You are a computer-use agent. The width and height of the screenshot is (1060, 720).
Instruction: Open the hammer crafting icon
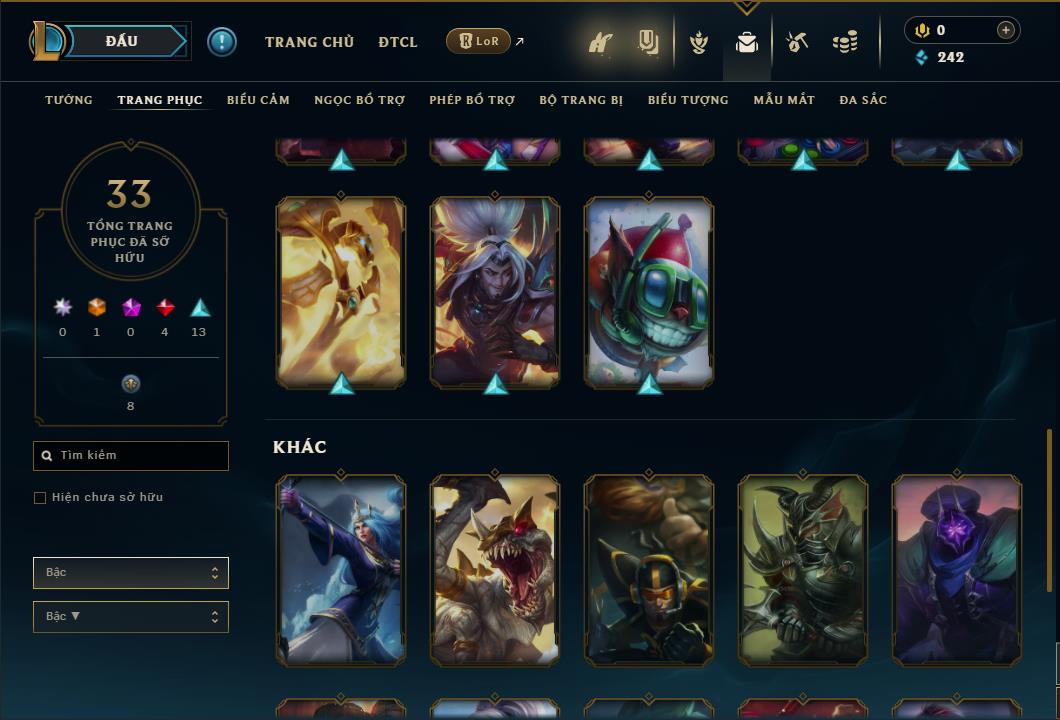point(797,42)
